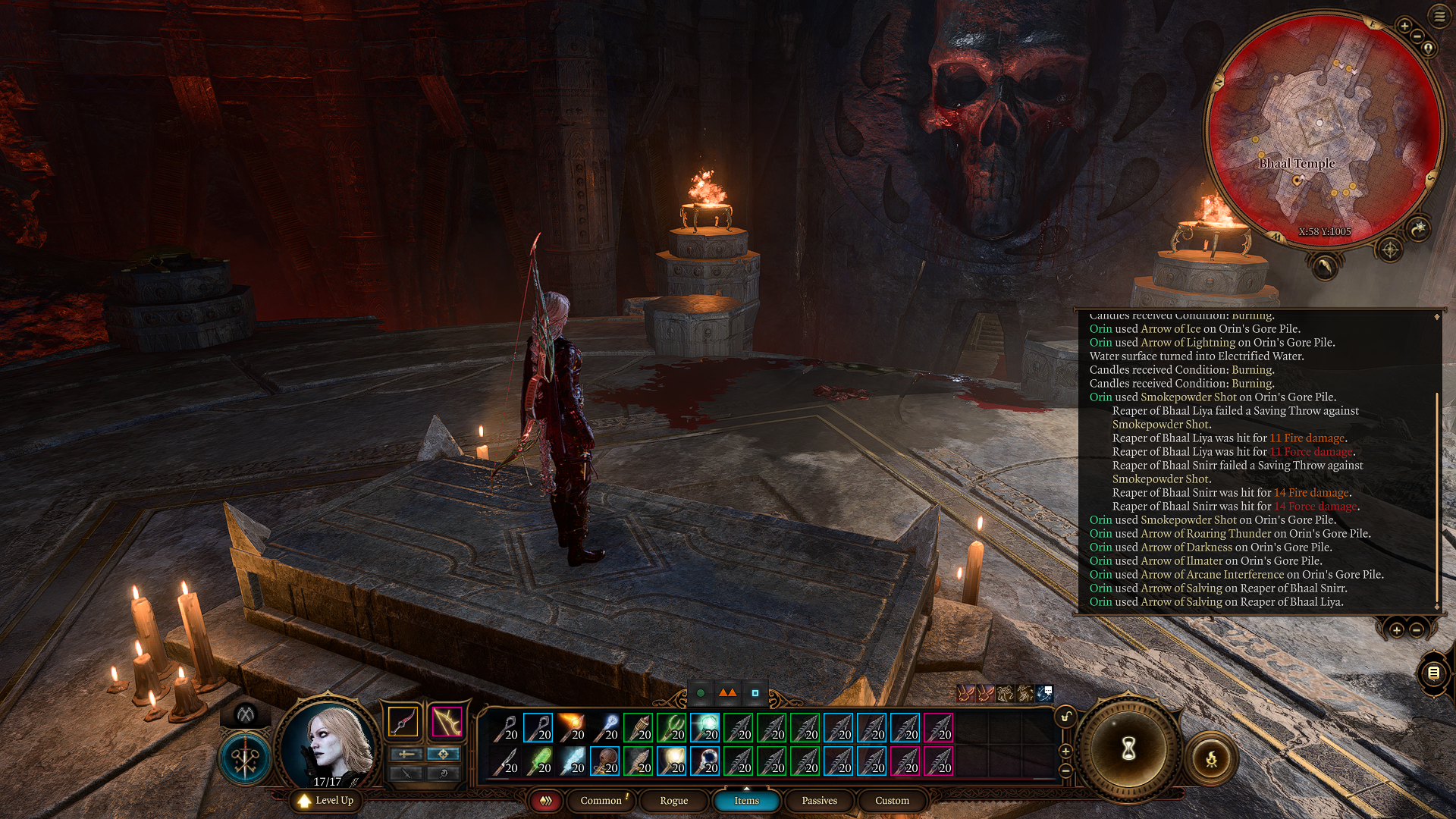Select the melee weapon set slot

click(x=403, y=721)
